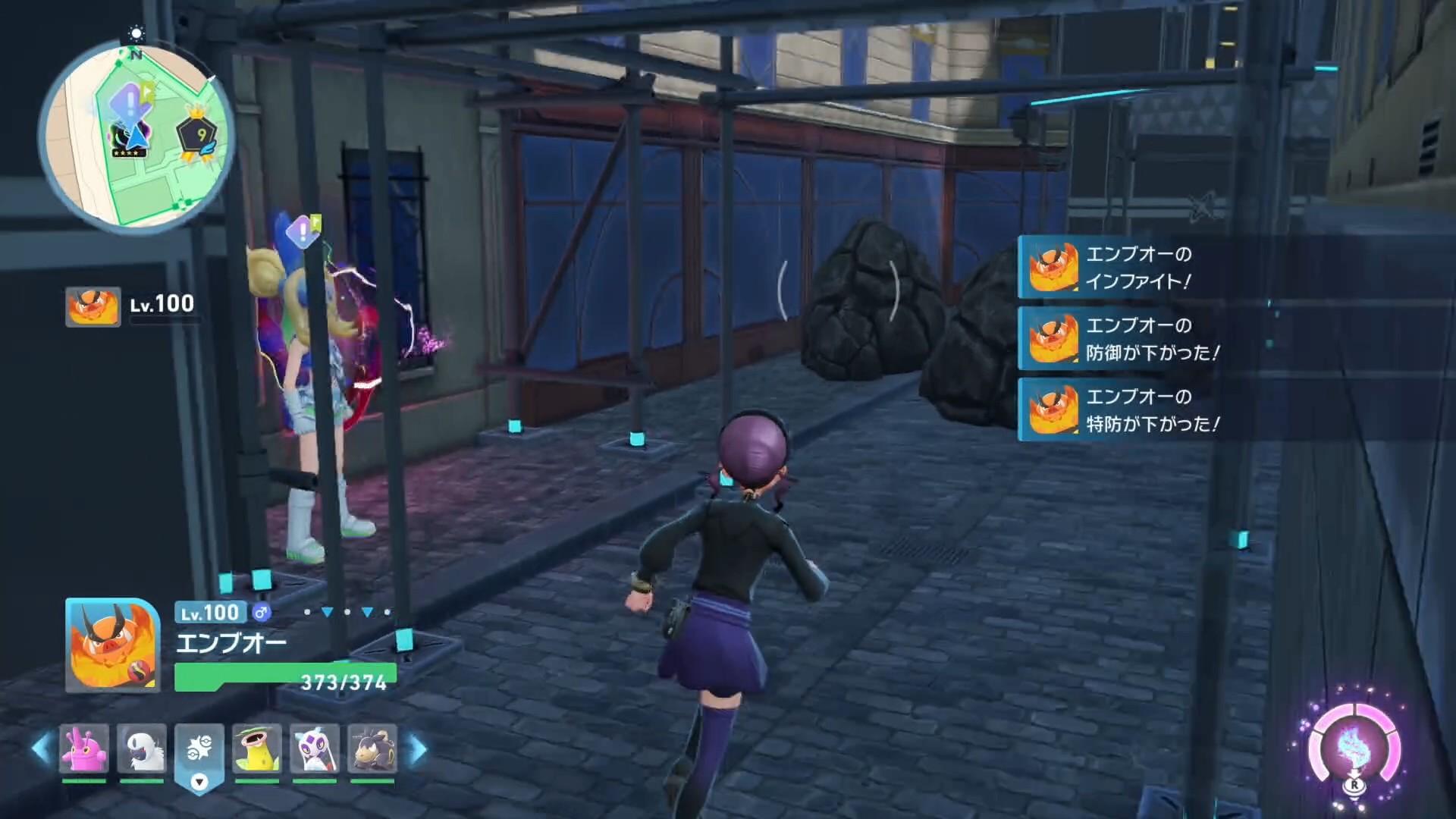Viewport: 1456px width, 819px height.
Task: Pick the Froslass party slot
Action: tap(314, 748)
